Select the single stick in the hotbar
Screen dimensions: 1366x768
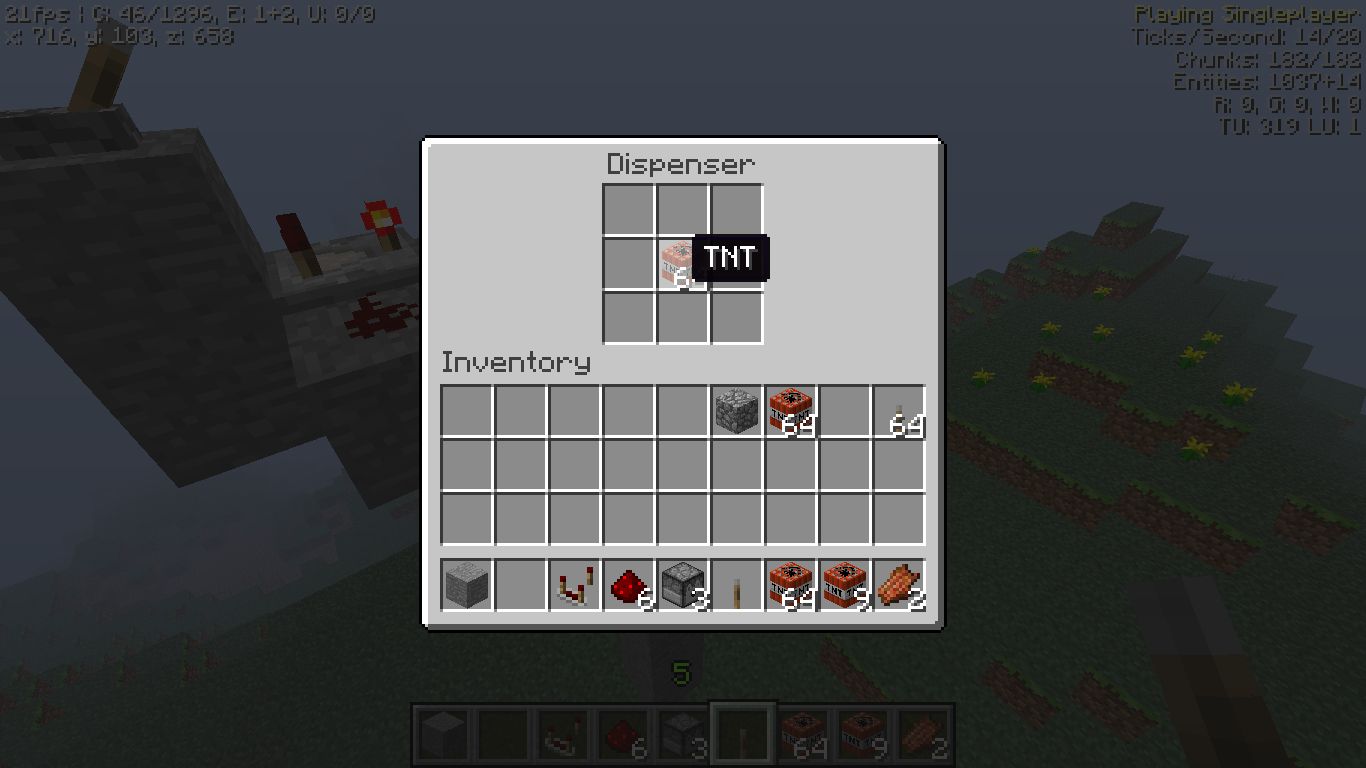click(x=739, y=585)
